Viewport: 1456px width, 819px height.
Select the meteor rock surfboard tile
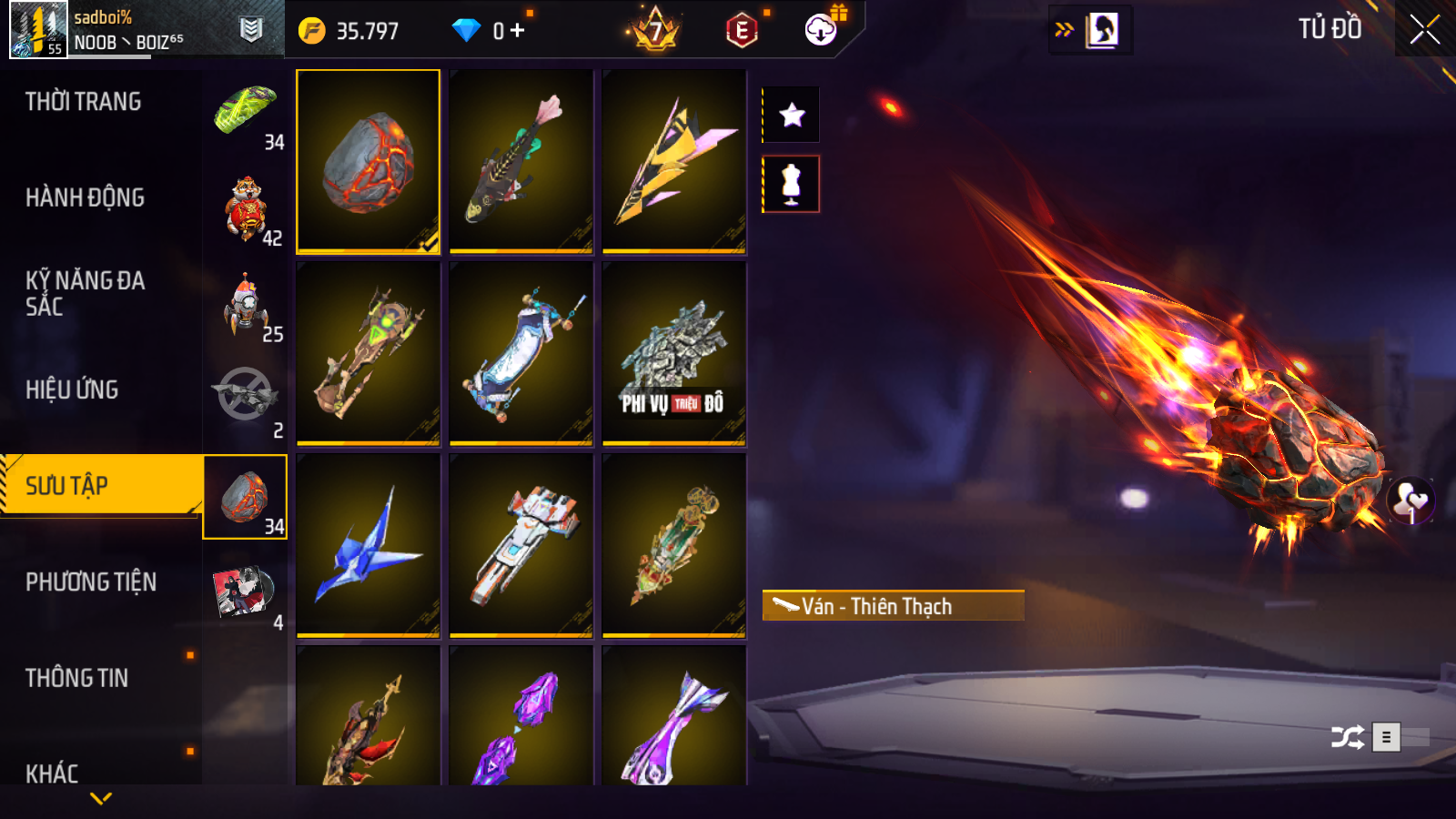[x=369, y=161]
